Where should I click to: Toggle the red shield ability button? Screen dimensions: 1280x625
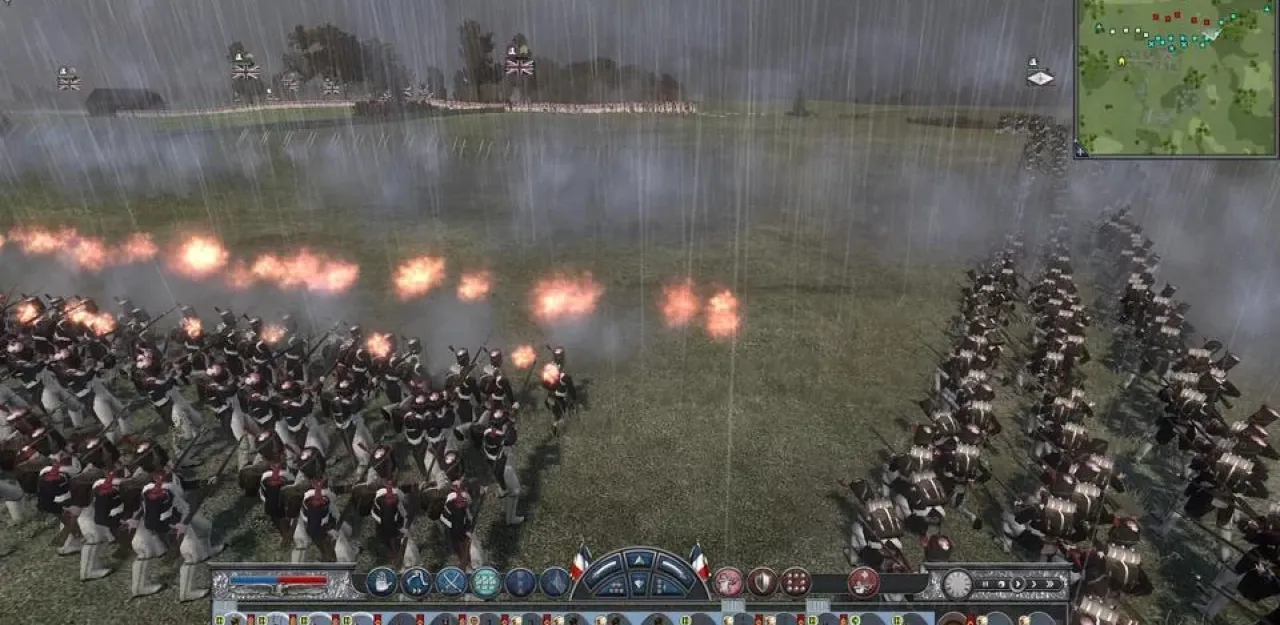point(762,582)
